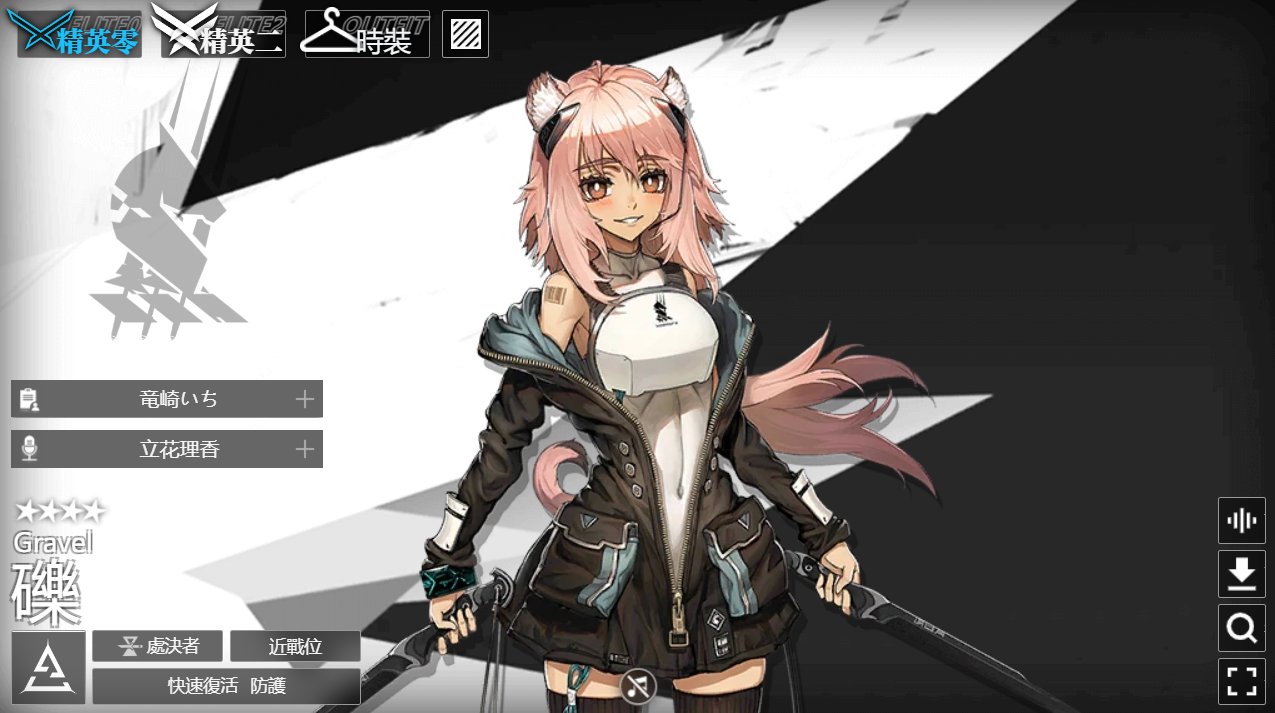Viewport: 1275px width, 713px height.
Task: Click the 快速復活 防護 trait tags
Action: tap(226, 686)
